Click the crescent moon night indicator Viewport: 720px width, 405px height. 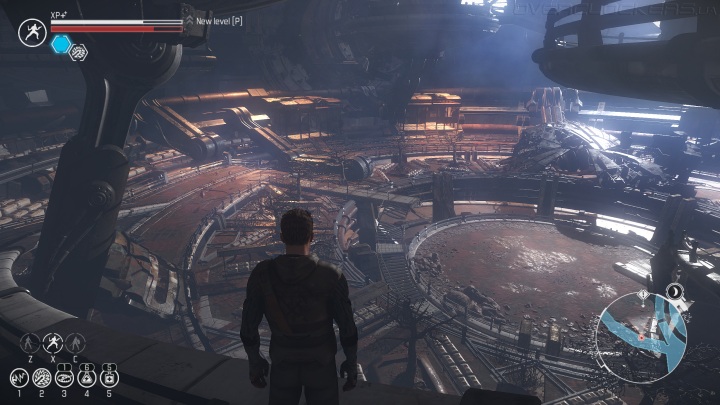tap(674, 292)
